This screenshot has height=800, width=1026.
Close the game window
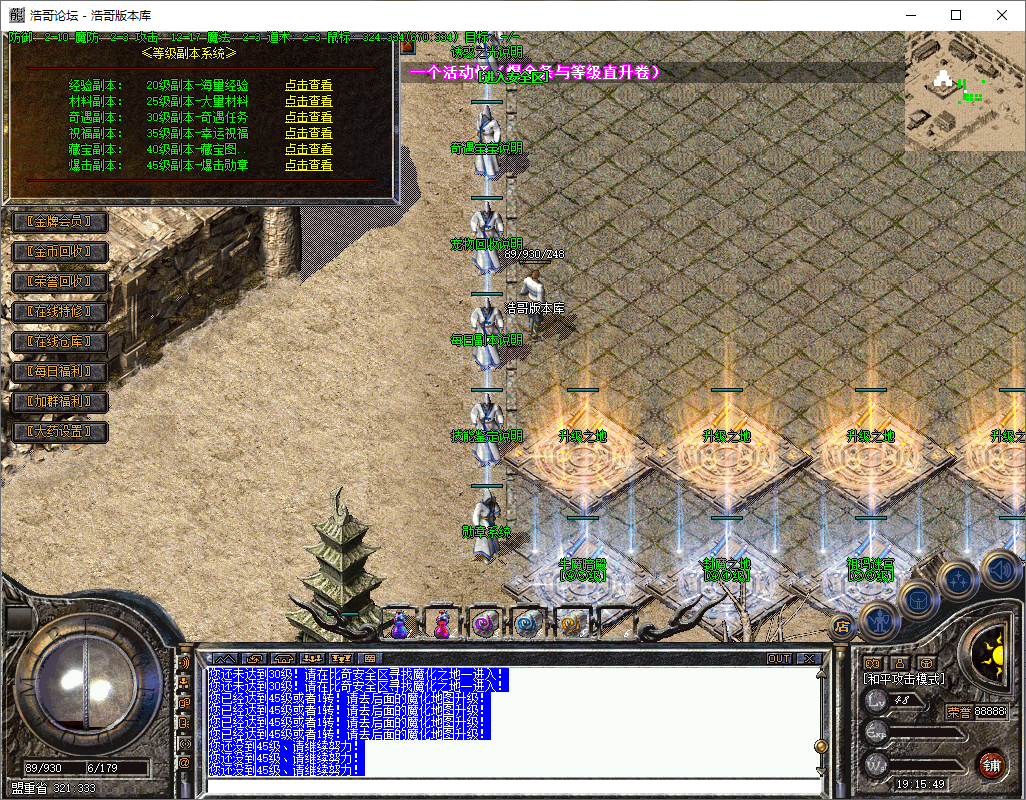(1002, 15)
